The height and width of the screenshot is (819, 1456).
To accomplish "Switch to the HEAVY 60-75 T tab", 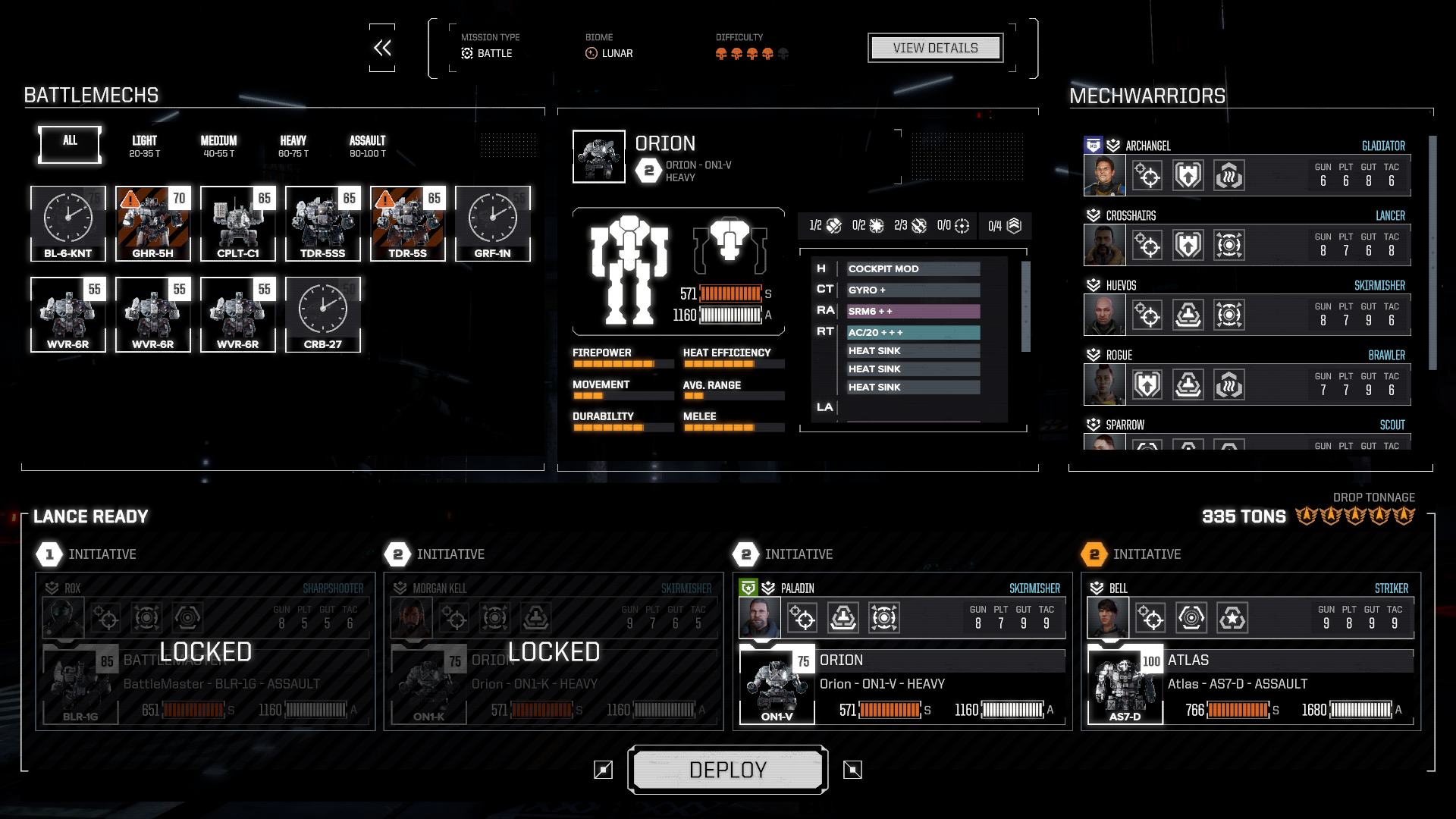I will (x=293, y=145).
